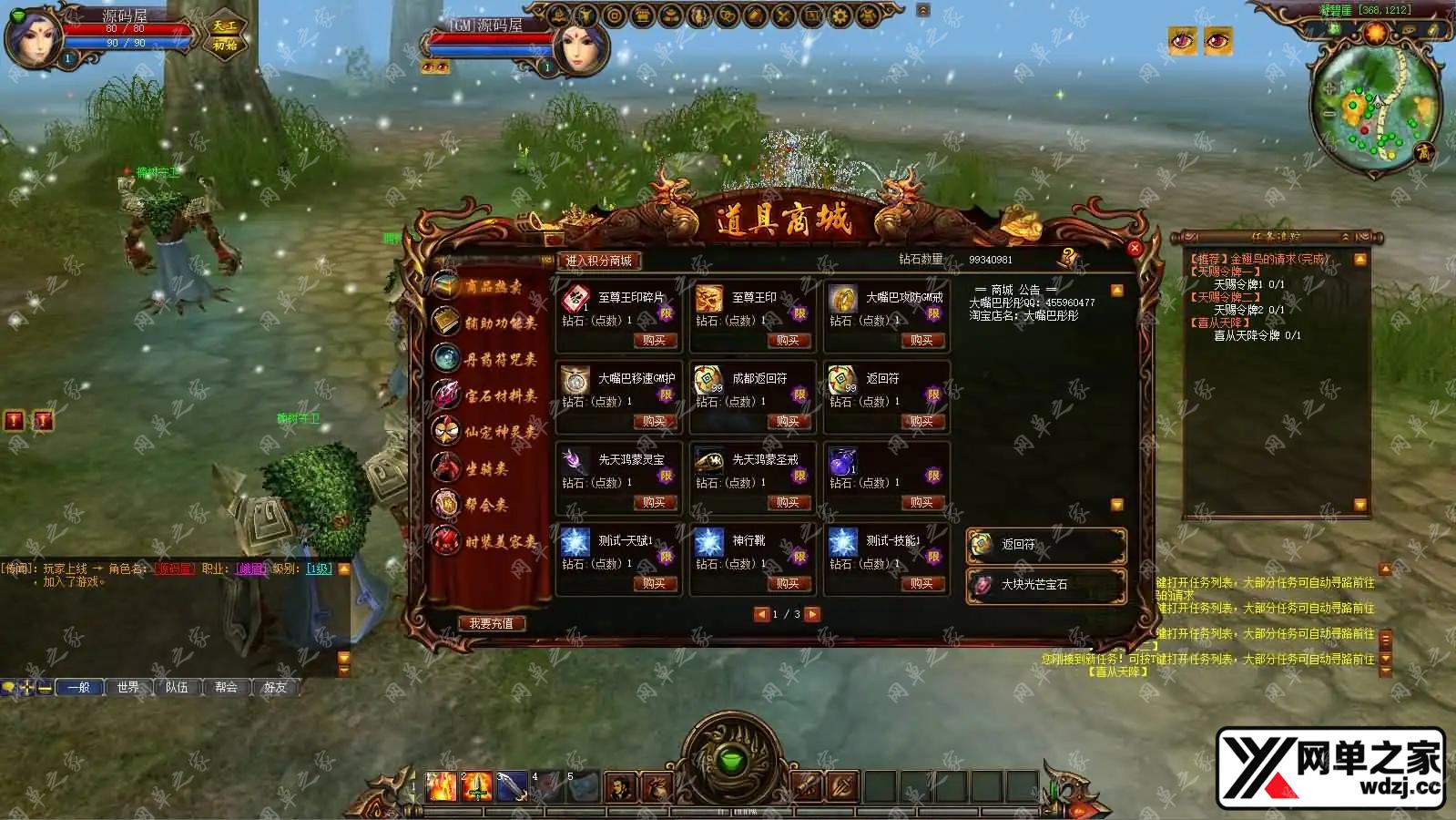Buy the 成都返回符 item
The height and width of the screenshot is (820, 1456).
788,422
